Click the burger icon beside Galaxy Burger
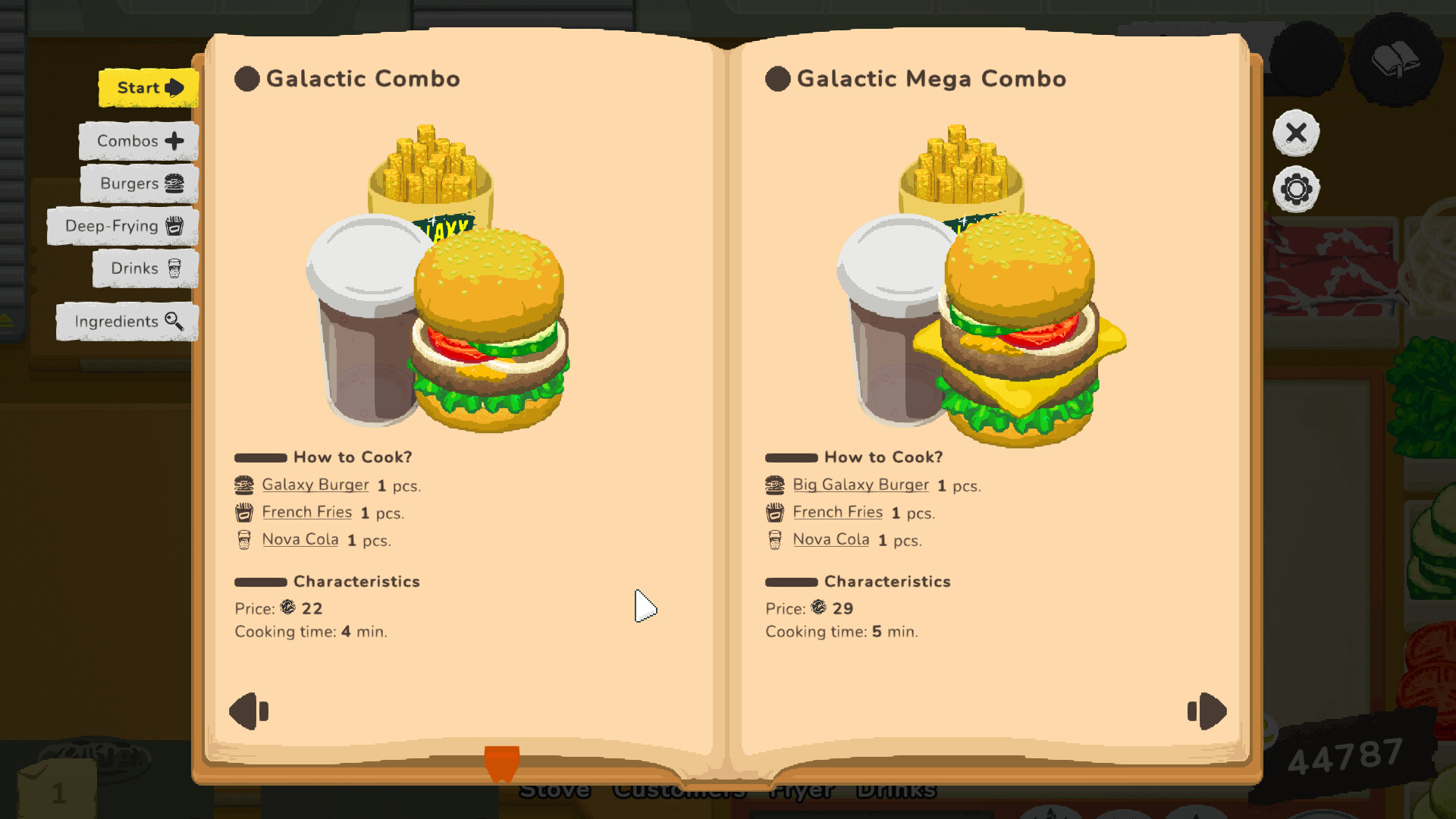 pyautogui.click(x=243, y=484)
